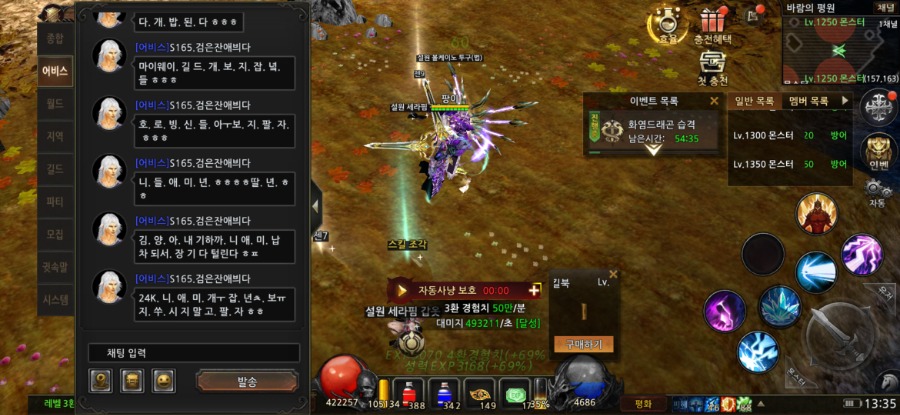The width and height of the screenshot is (900, 415).
Task: Switch to the 파티 chat tab
Action: [x=54, y=201]
